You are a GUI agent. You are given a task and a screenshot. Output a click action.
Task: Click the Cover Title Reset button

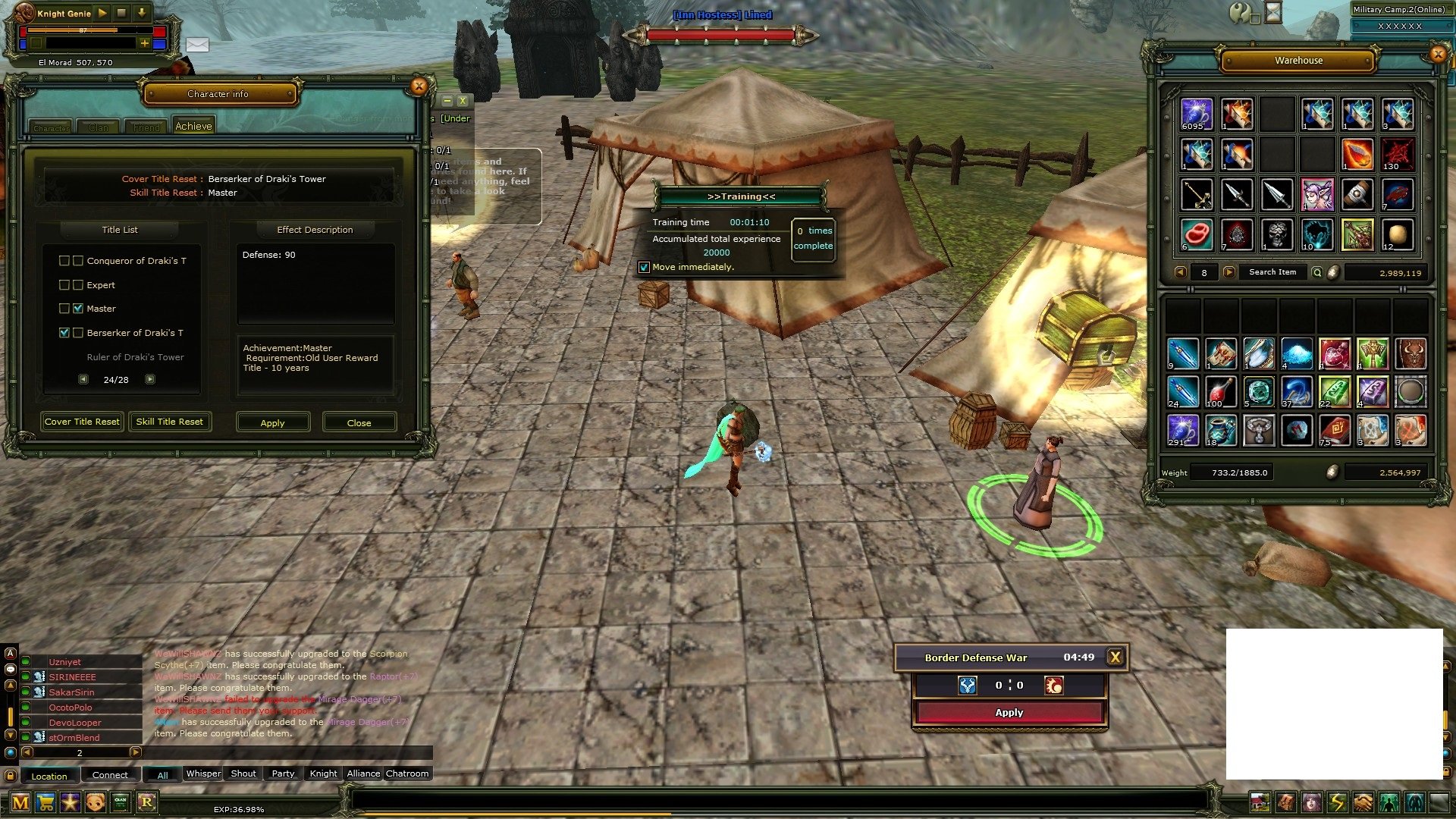click(82, 422)
